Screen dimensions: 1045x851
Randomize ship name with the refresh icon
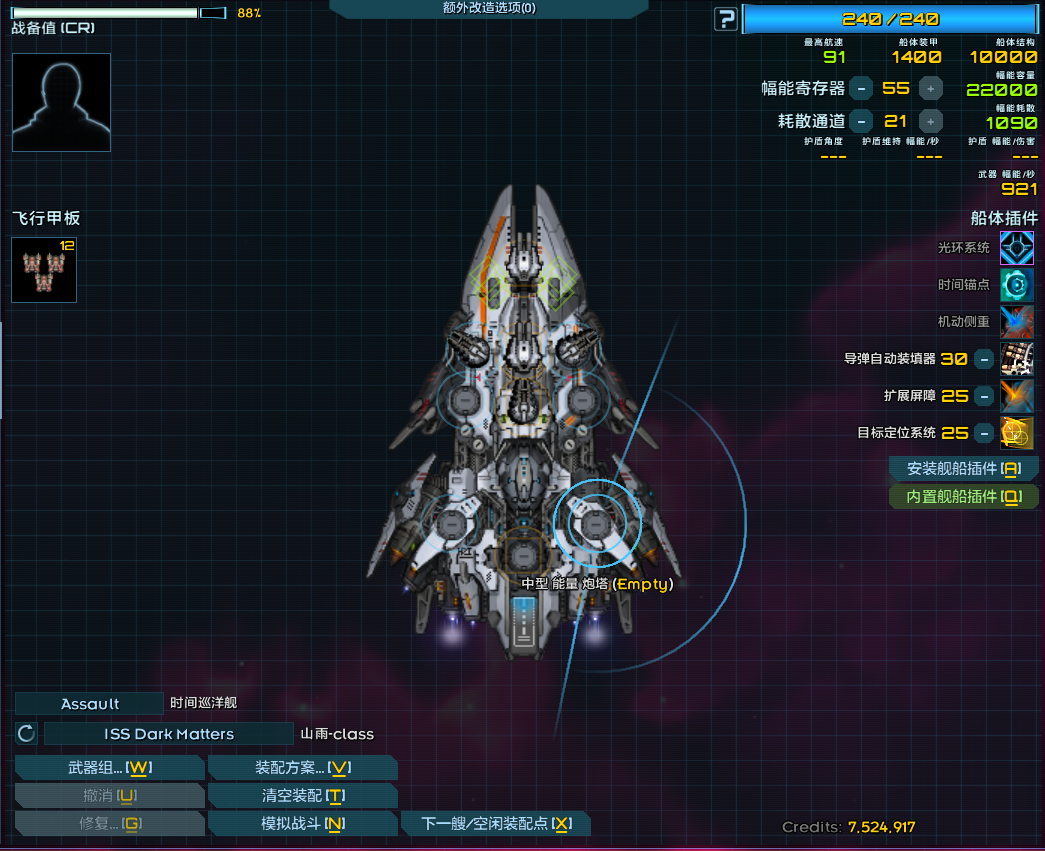pyautogui.click(x=27, y=734)
